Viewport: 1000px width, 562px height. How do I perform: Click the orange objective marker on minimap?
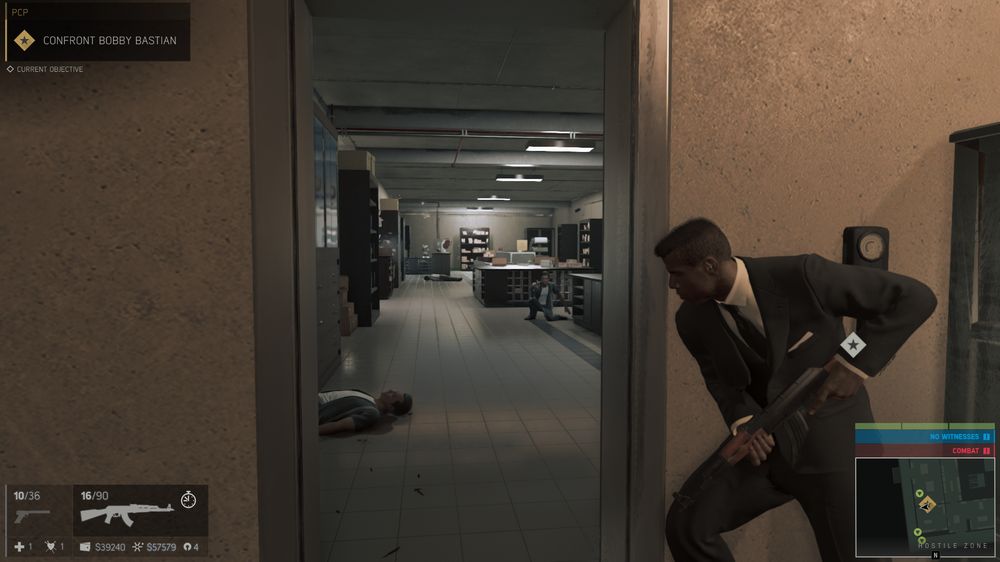tap(926, 504)
